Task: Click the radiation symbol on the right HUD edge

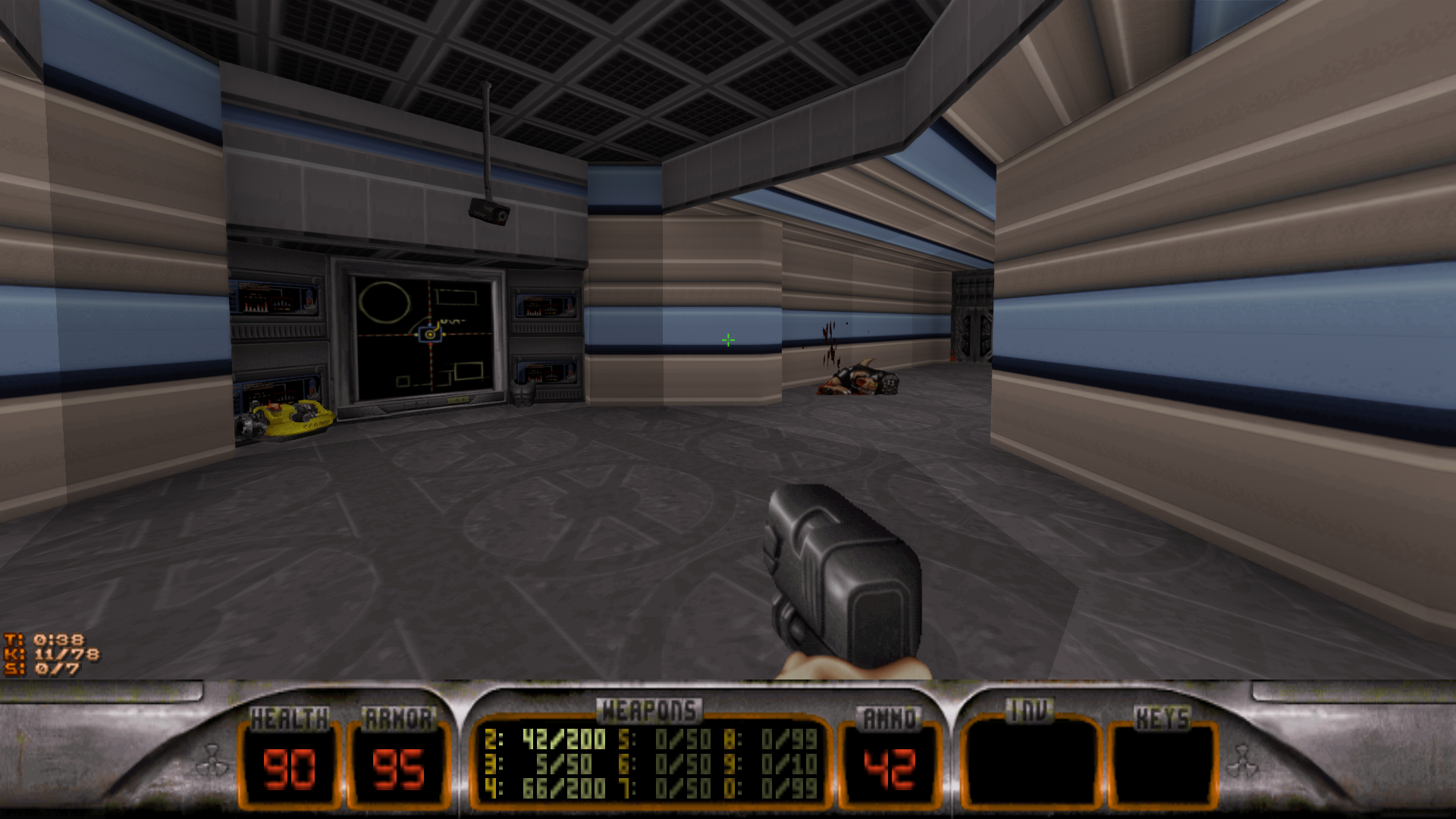Action: click(1244, 758)
